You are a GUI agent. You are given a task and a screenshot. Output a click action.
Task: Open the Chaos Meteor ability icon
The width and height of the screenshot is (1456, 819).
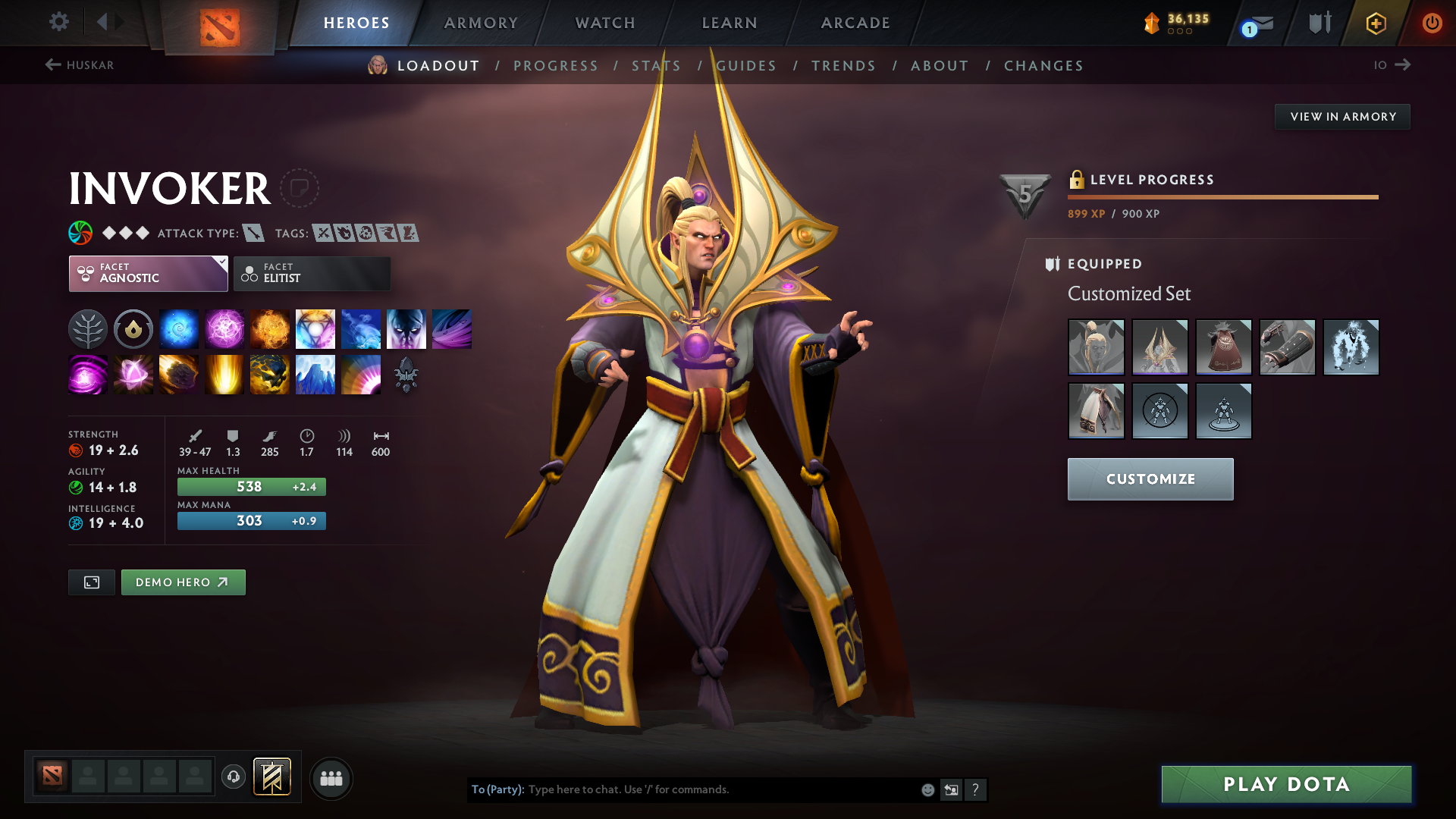pyautogui.click(x=178, y=374)
